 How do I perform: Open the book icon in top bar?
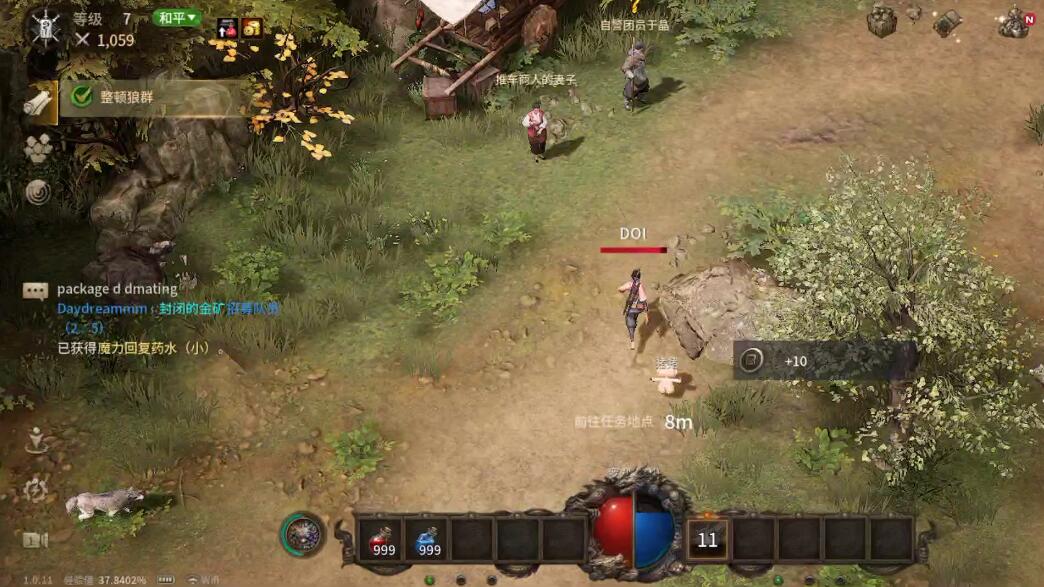point(947,22)
